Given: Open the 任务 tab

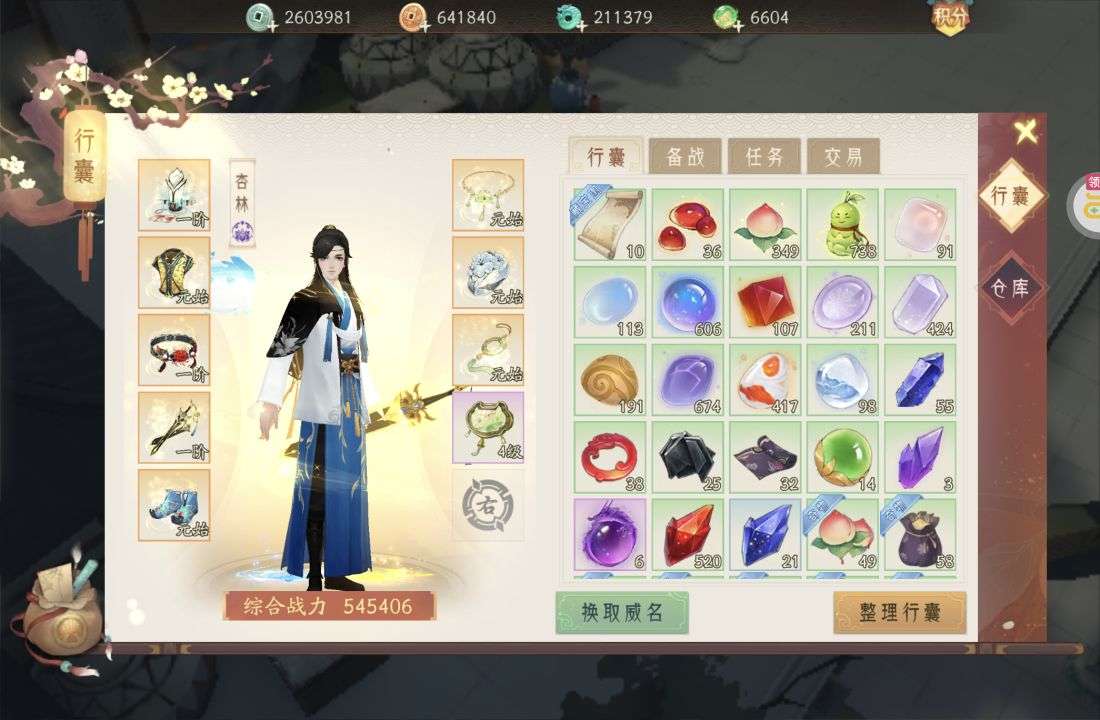Looking at the screenshot, I should (x=764, y=156).
